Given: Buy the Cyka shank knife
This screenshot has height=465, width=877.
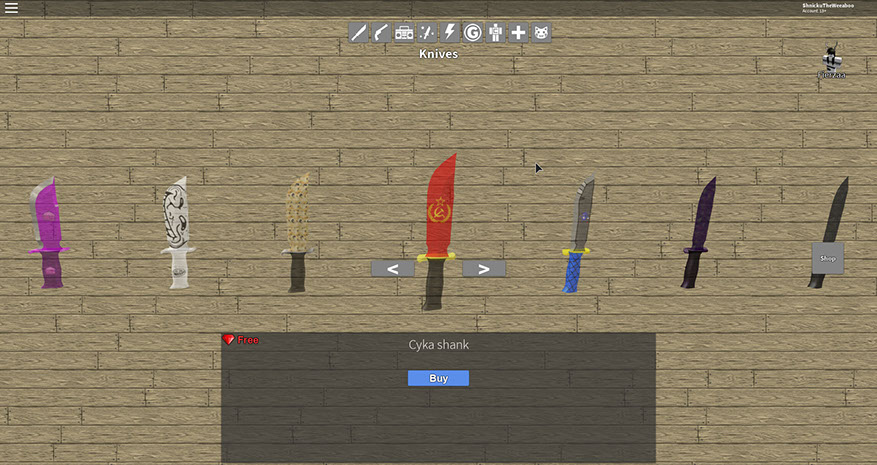Looking at the screenshot, I should tap(438, 378).
